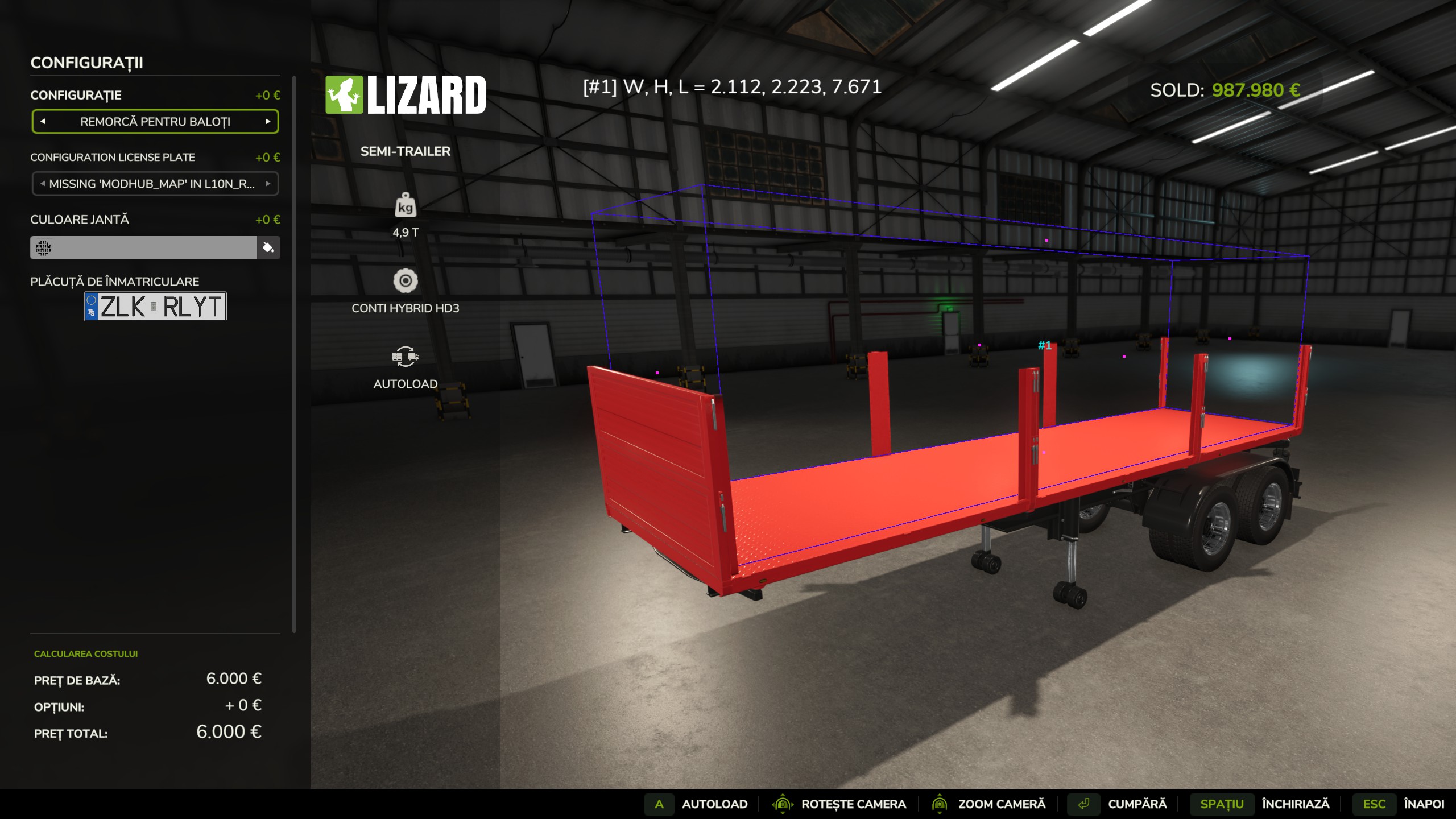Click the ZOOM CAMERĂ camera icon
This screenshot has height=819, width=1456.
[938, 804]
